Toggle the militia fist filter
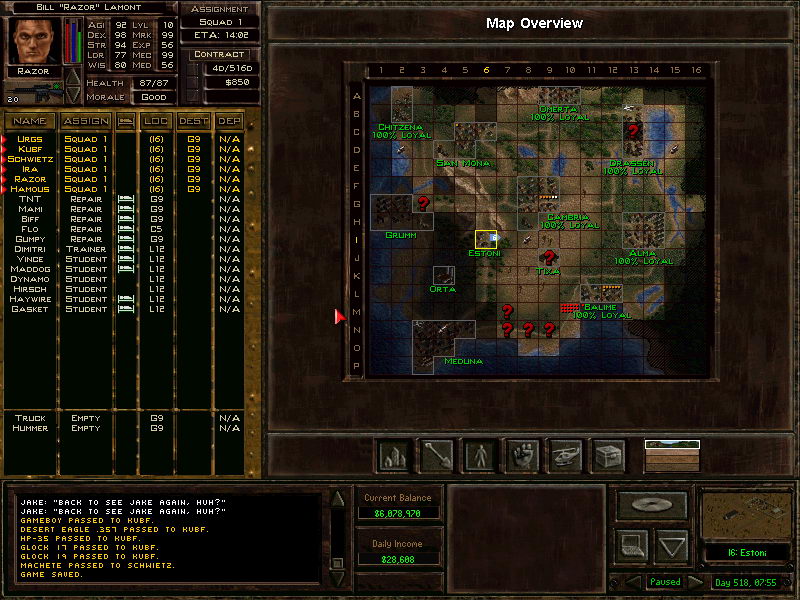800x600 pixels. [522, 456]
